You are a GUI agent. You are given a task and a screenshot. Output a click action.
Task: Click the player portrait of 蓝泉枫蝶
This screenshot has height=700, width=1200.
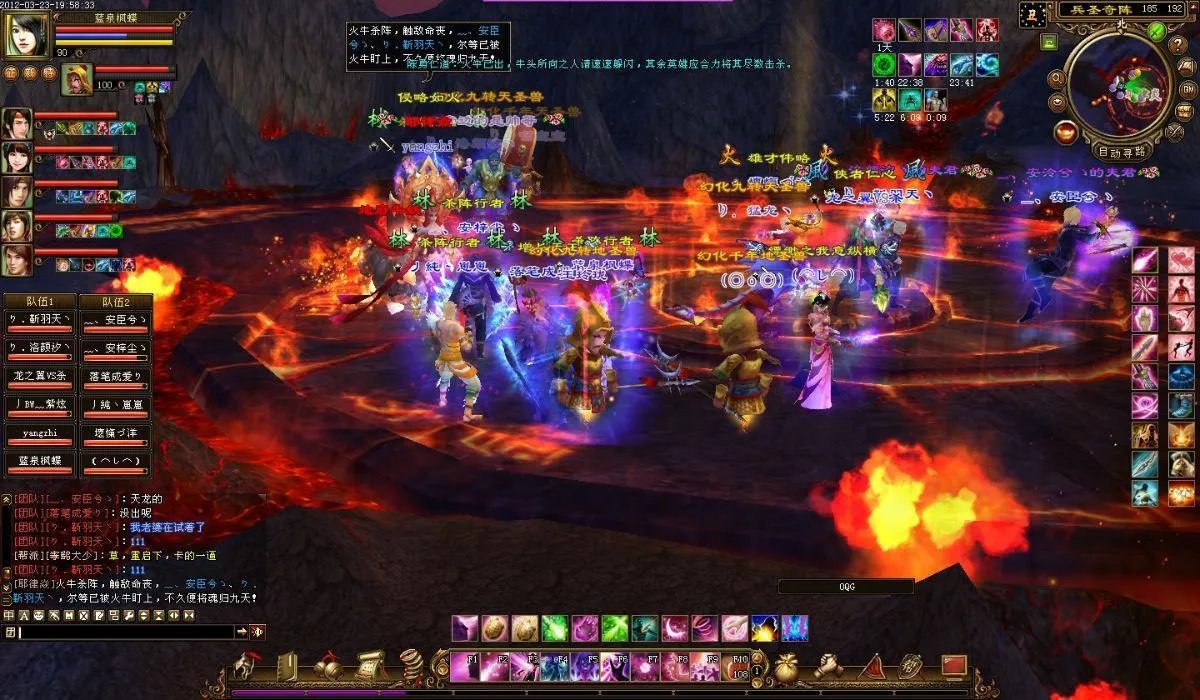pyautogui.click(x=26, y=35)
